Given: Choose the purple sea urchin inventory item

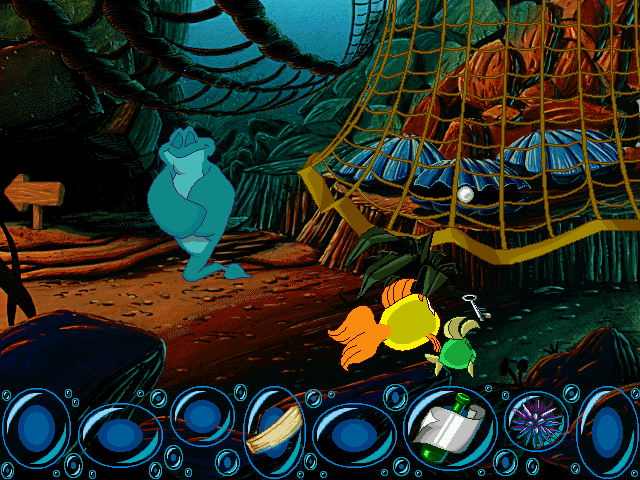Looking at the screenshot, I should pos(530,420).
